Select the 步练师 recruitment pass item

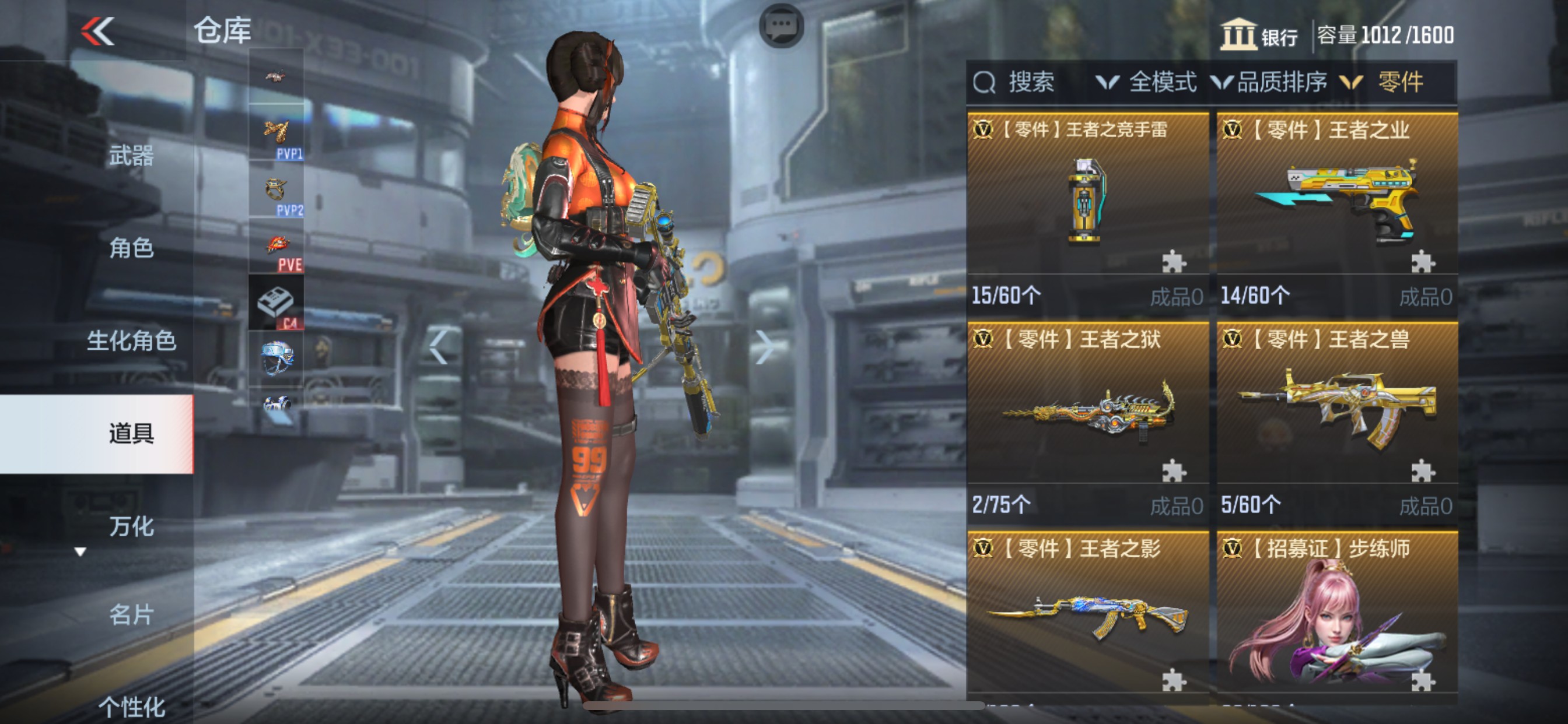click(x=1336, y=614)
